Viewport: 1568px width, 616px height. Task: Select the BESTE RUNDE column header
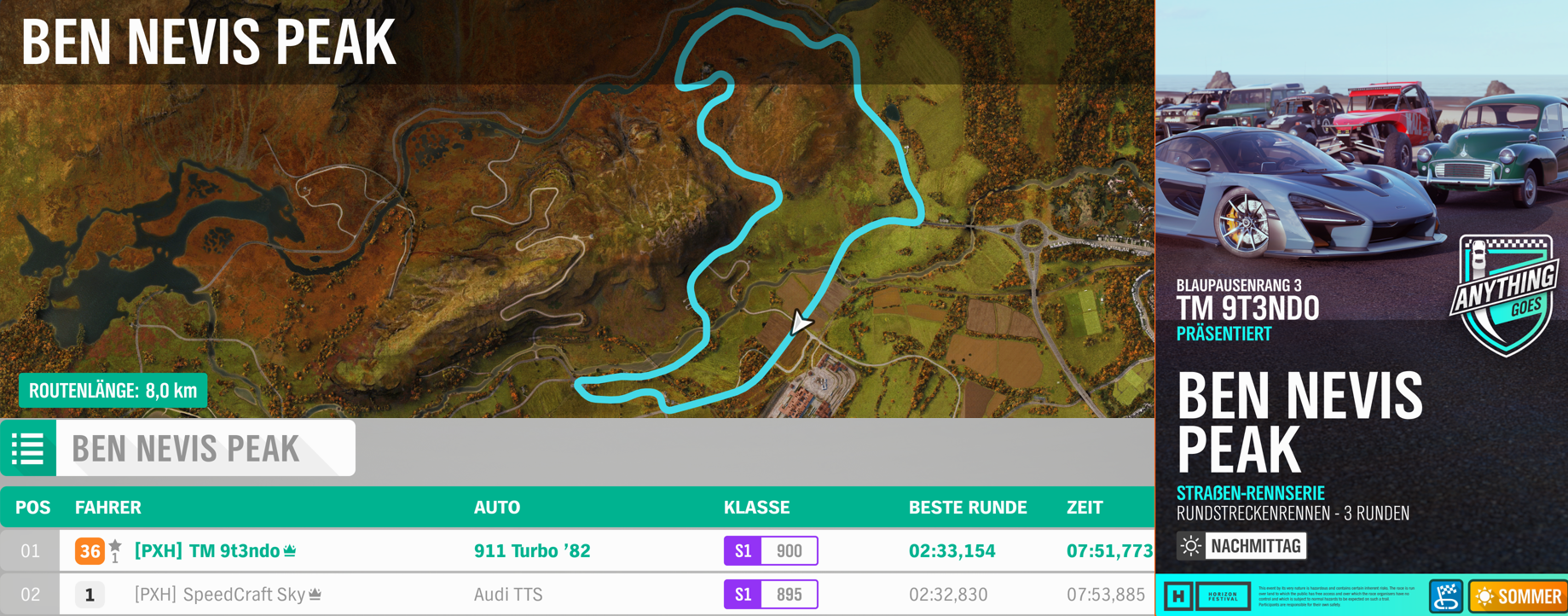(x=968, y=507)
